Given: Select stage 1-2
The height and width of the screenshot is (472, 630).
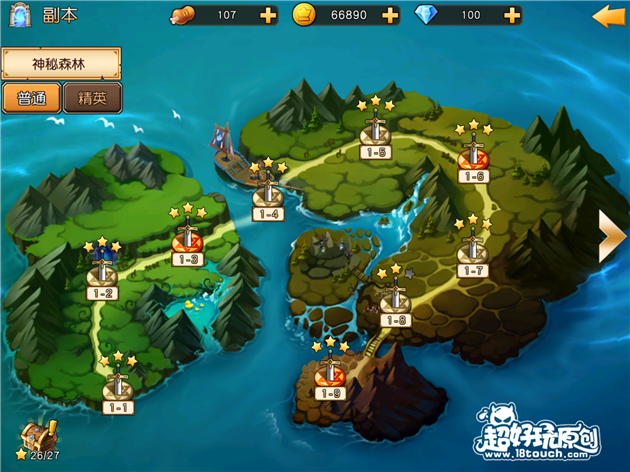Looking at the screenshot, I should point(102,272).
